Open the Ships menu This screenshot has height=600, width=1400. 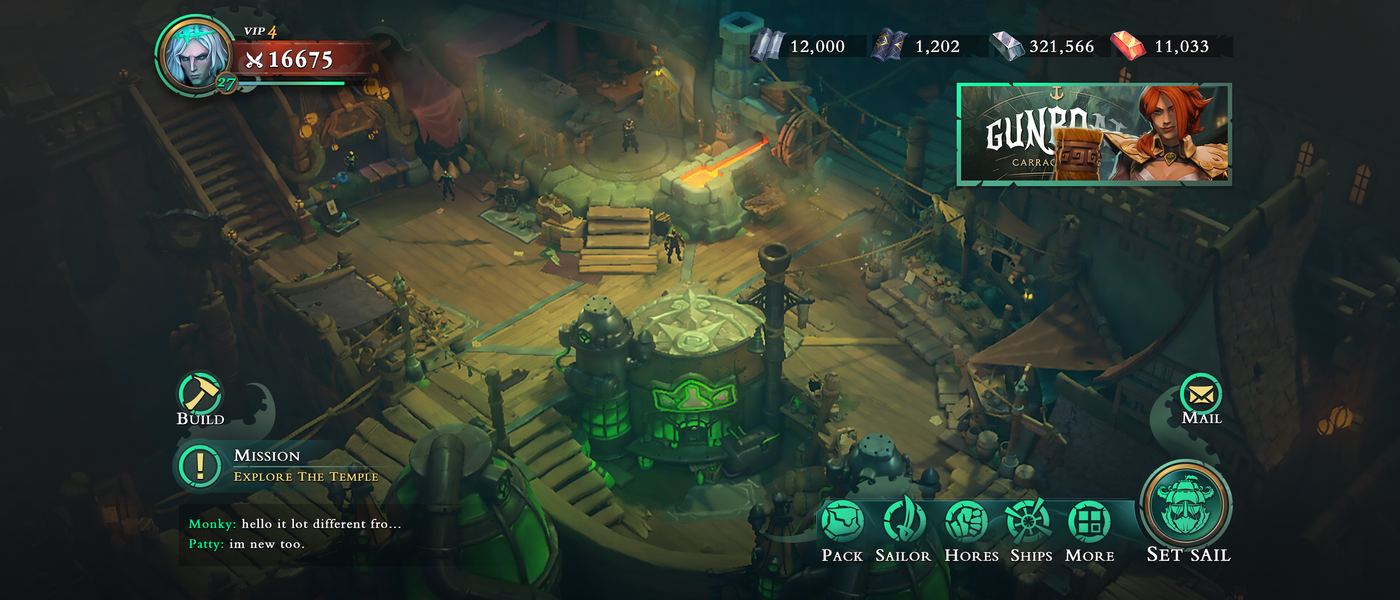(x=1030, y=522)
